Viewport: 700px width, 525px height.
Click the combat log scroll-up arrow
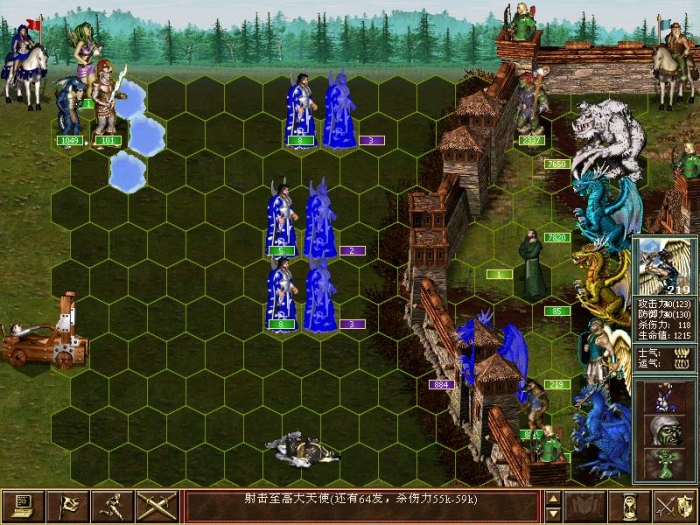553,499
